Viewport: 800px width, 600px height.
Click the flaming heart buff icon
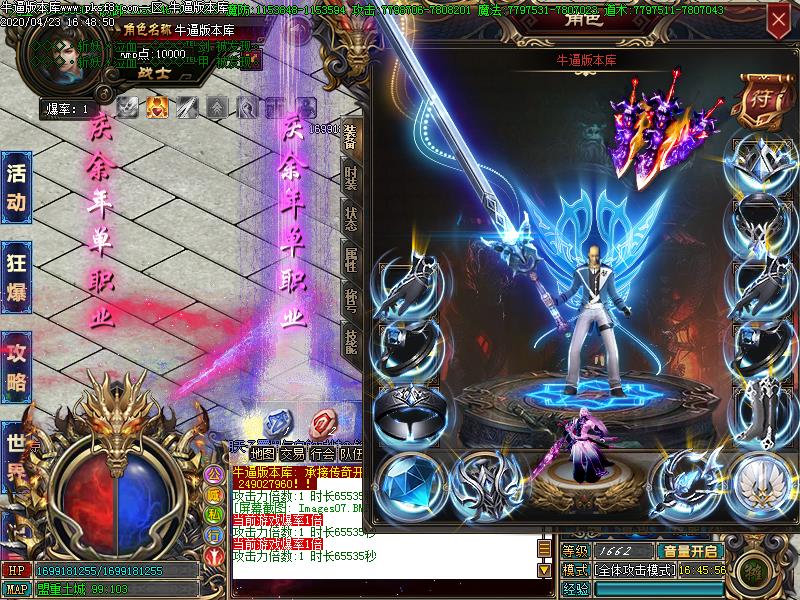click(x=157, y=108)
